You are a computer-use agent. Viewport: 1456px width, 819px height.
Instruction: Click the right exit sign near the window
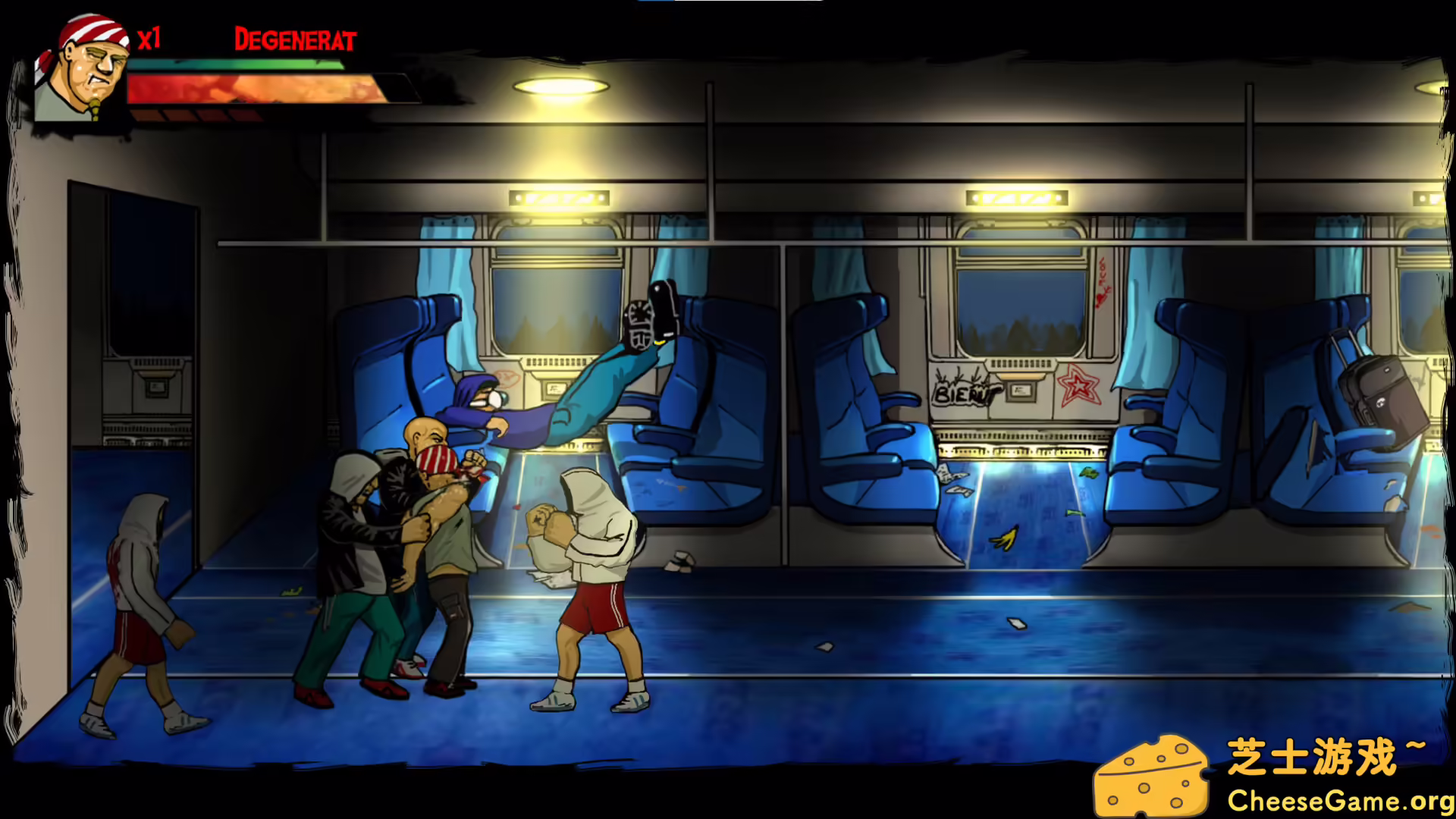tap(1016, 199)
